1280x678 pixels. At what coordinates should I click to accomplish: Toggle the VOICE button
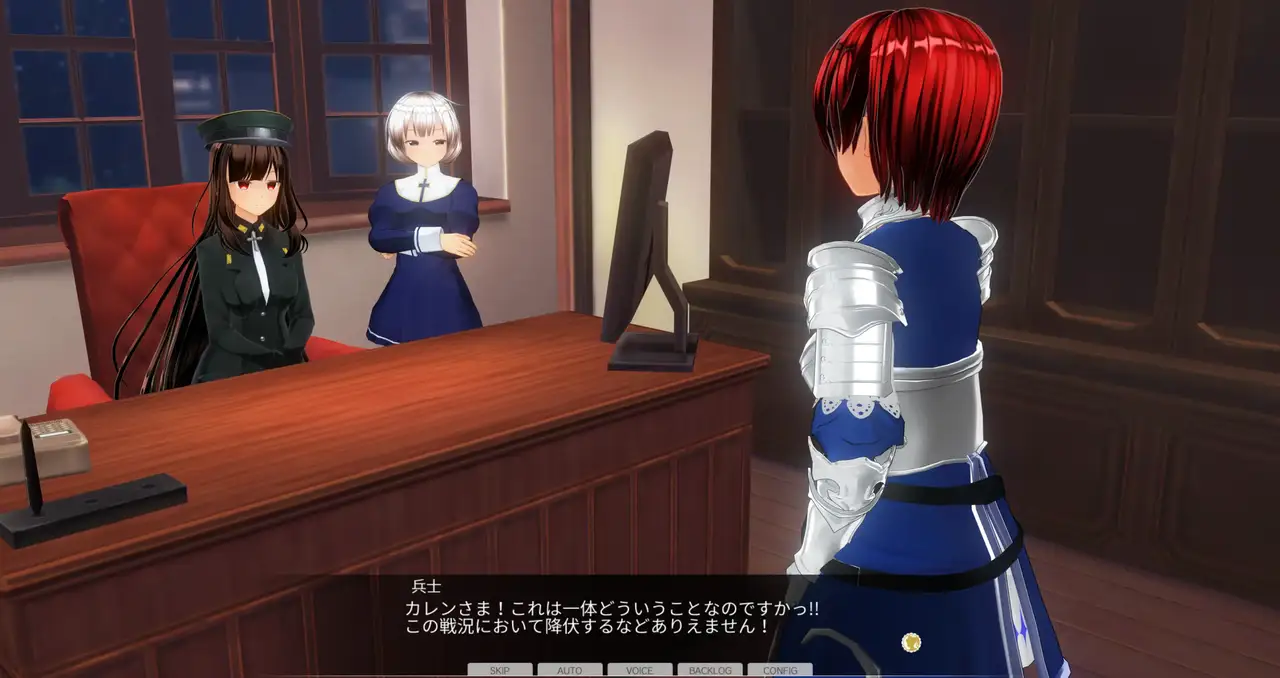click(x=639, y=670)
